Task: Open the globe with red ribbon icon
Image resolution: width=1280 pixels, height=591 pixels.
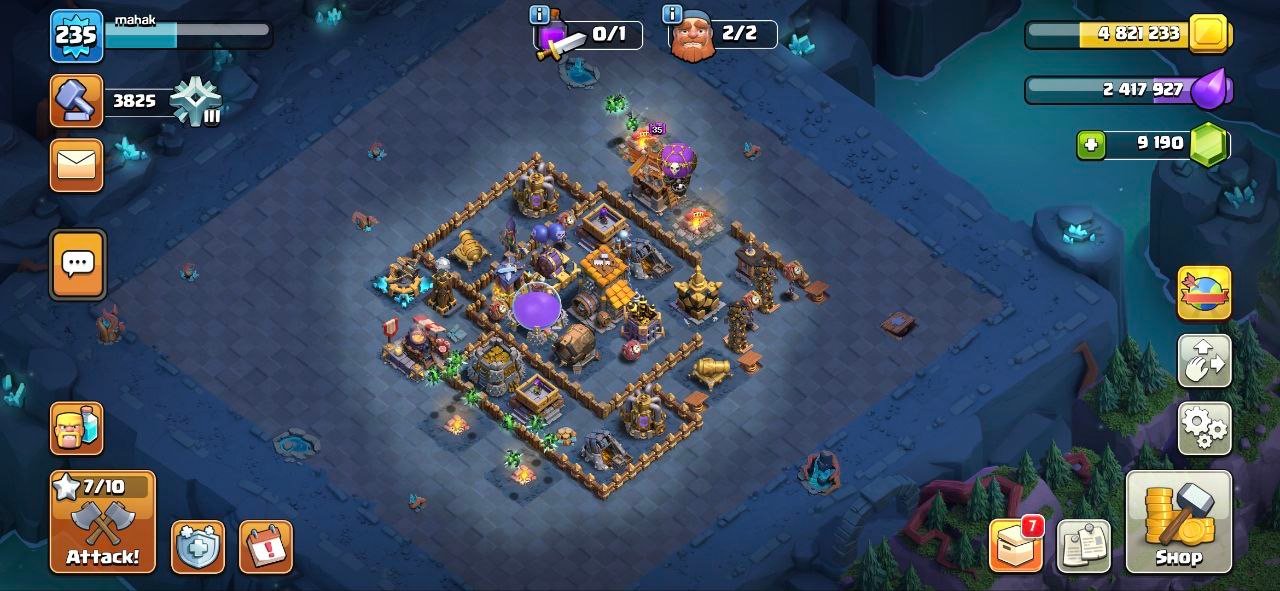Action: [x=1204, y=293]
